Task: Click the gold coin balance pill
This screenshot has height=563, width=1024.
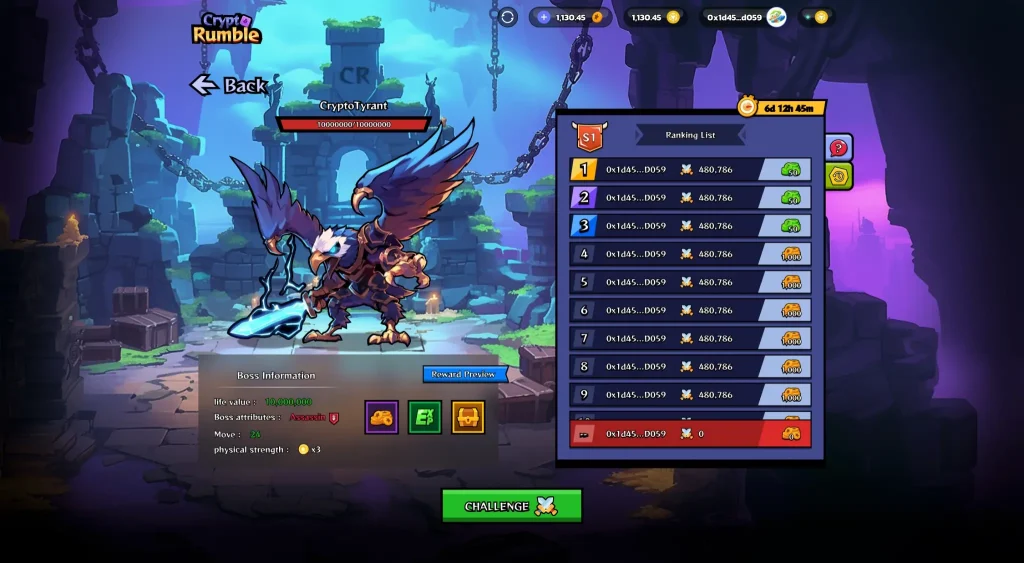Action: [656, 17]
